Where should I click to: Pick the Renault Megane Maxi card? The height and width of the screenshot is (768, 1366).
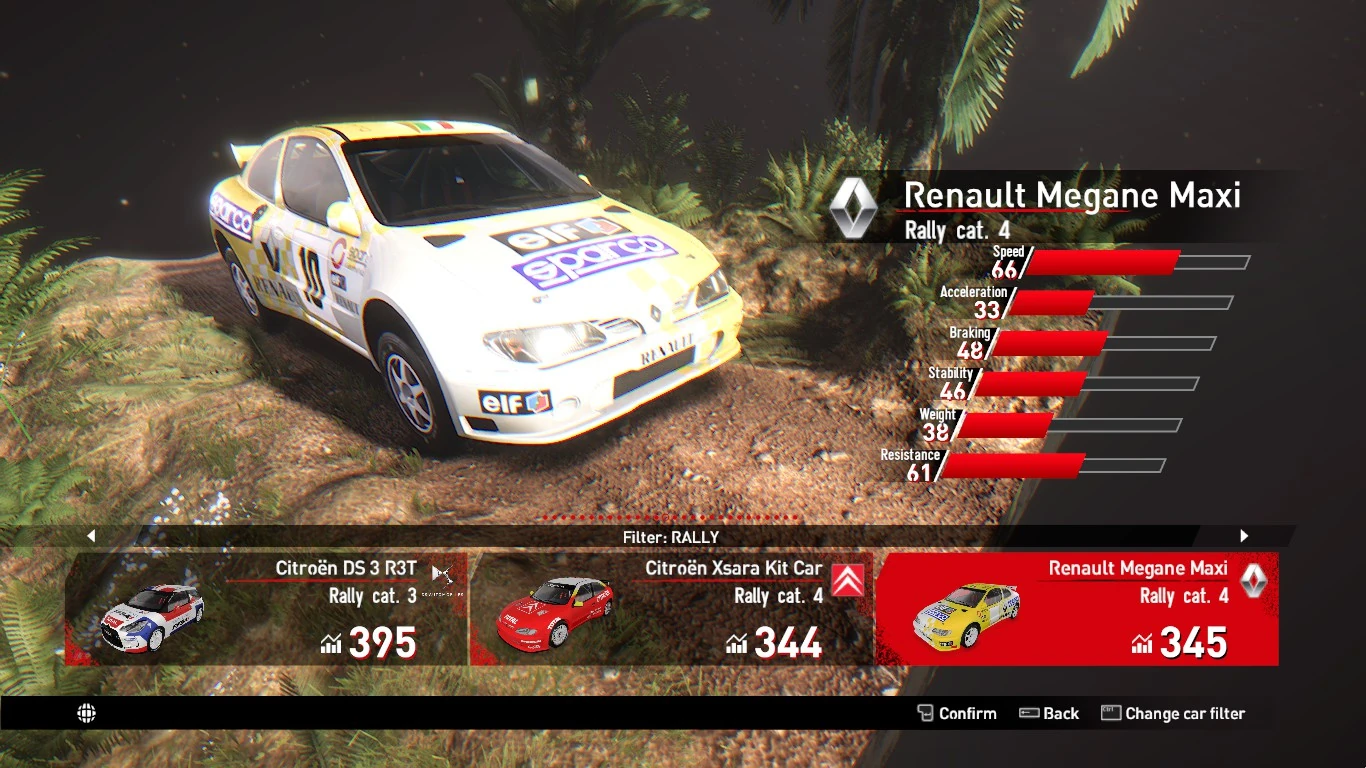1076,609
